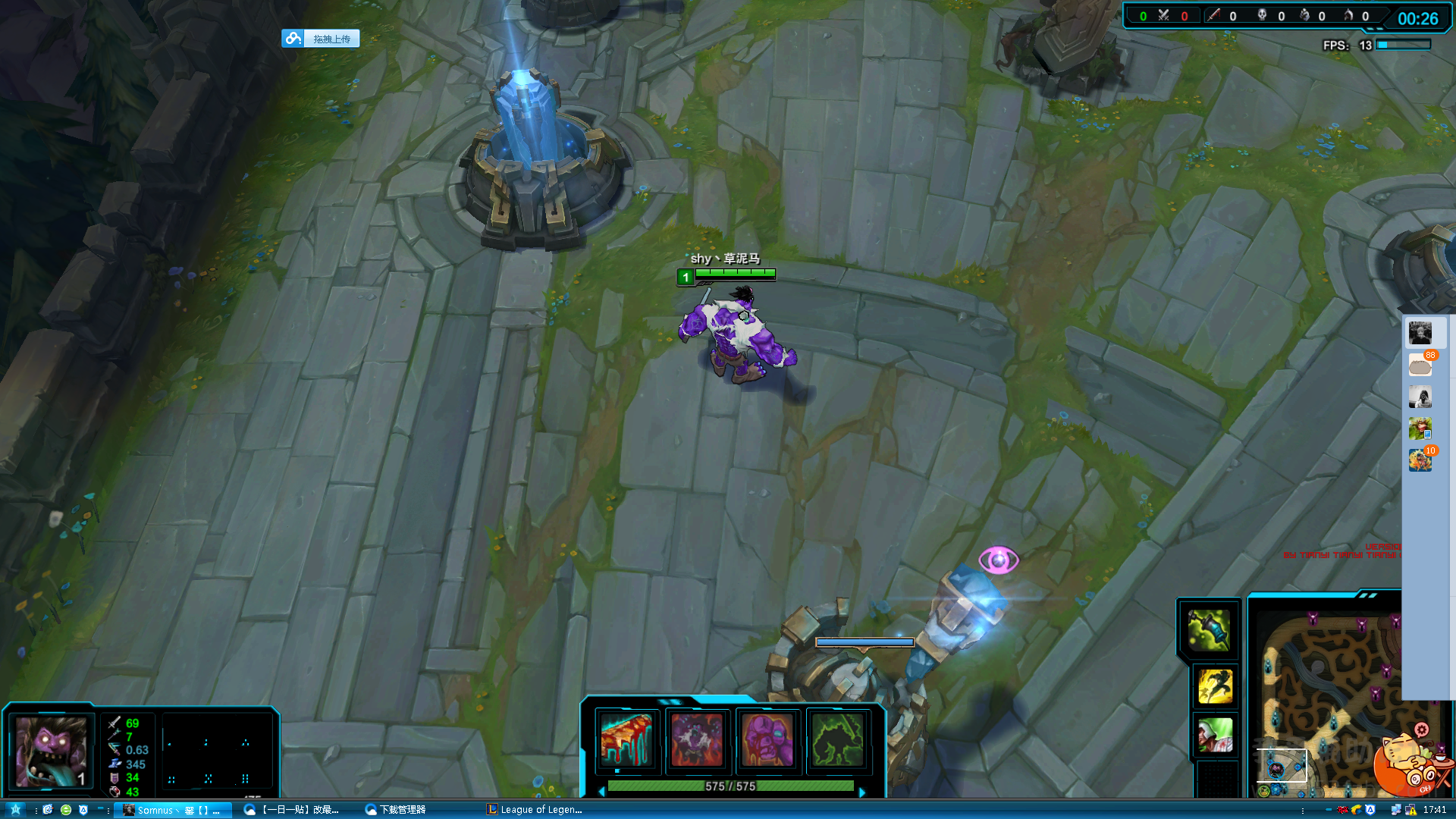The width and height of the screenshot is (1456, 819).
Task: Trigger the green silhouette Sadism ultimate
Action: (837, 739)
